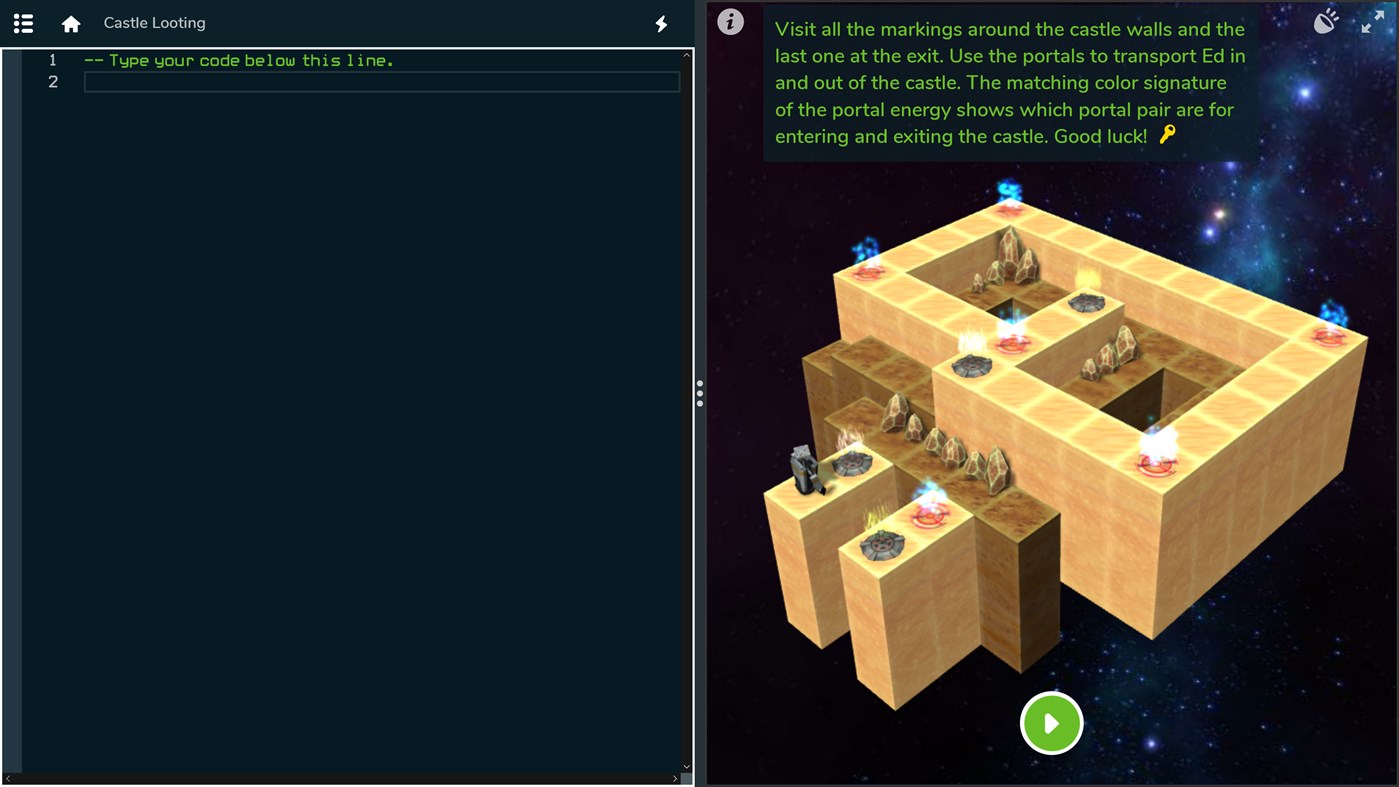Viewport: 1399px width, 787px height.
Task: Click the editor's horizontal scrollbar
Action: click(x=340, y=779)
